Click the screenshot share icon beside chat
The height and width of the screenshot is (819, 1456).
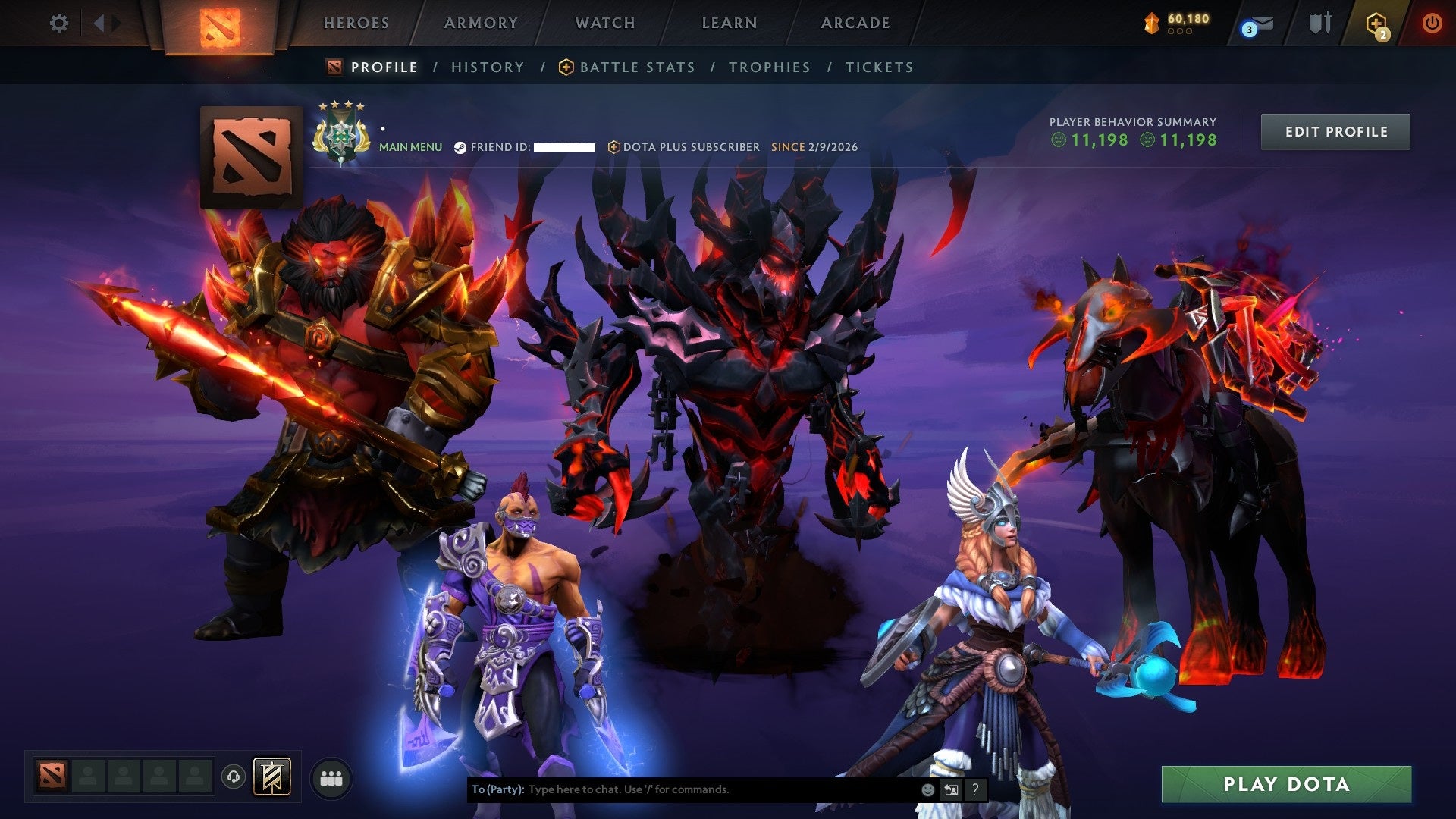[951, 789]
